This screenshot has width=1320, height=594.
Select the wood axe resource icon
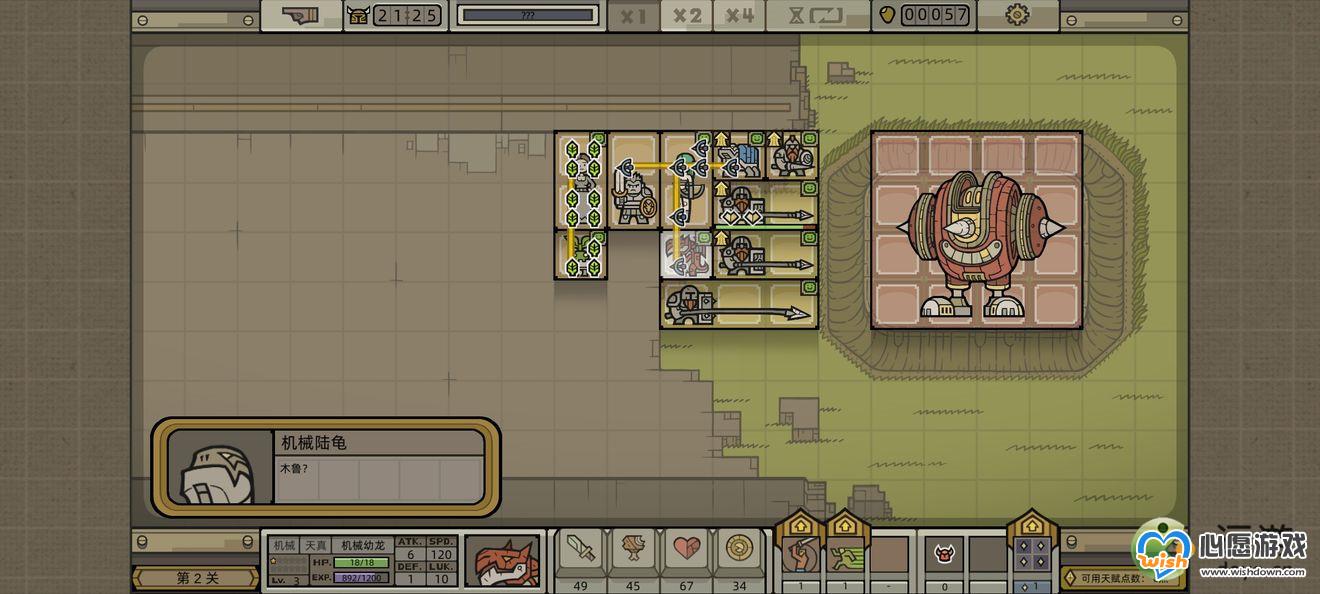click(633, 550)
